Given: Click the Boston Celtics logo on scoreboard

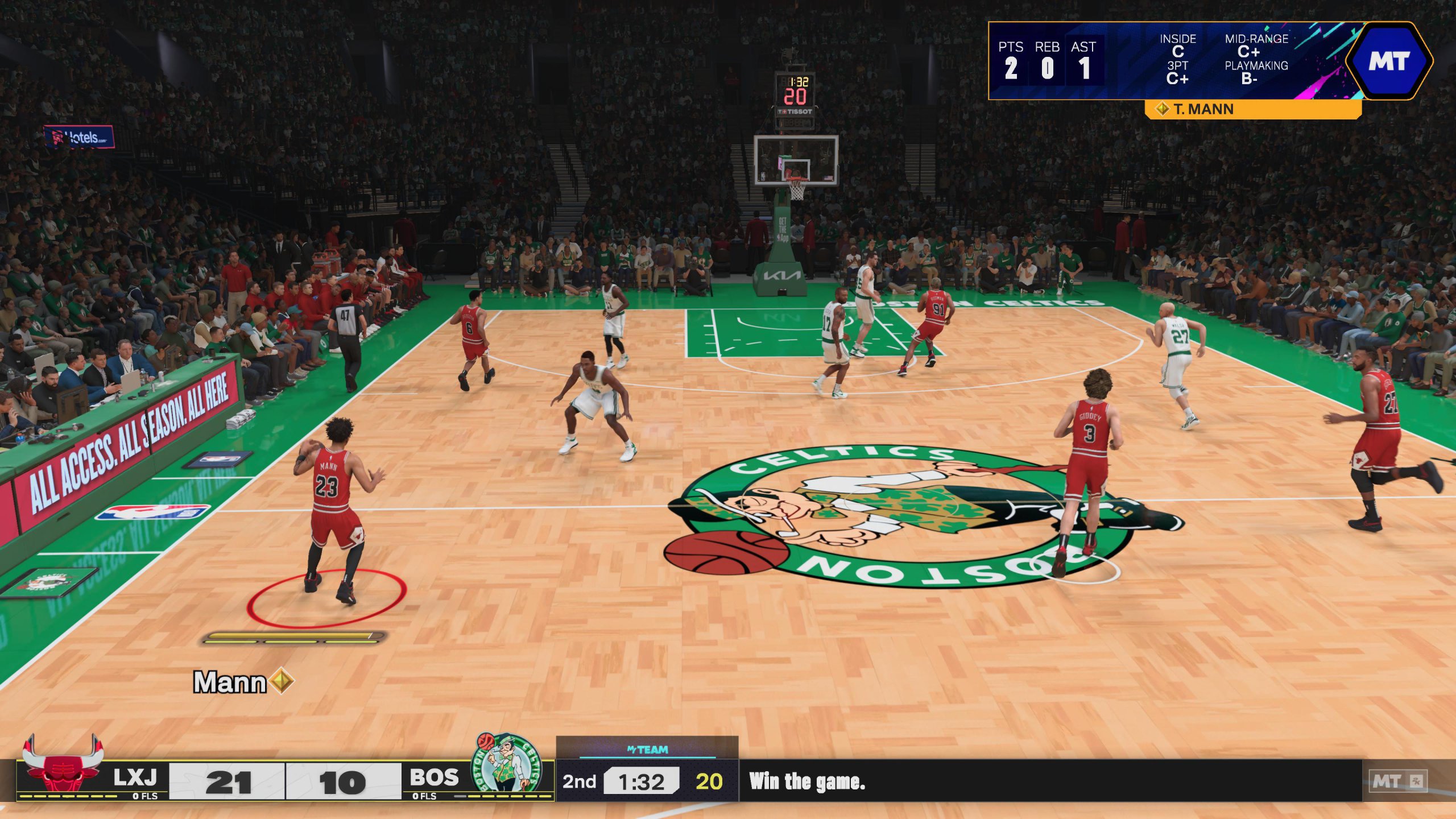Looking at the screenshot, I should [x=507, y=763].
